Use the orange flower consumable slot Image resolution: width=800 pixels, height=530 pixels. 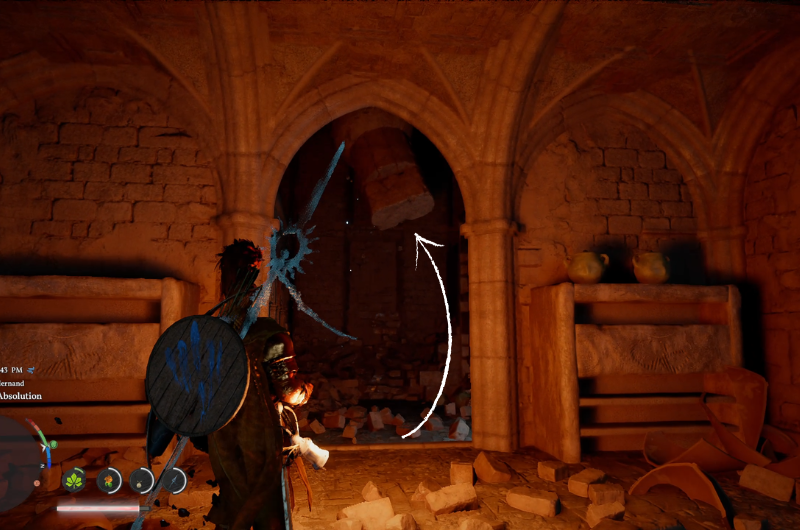pyautogui.click(x=108, y=481)
